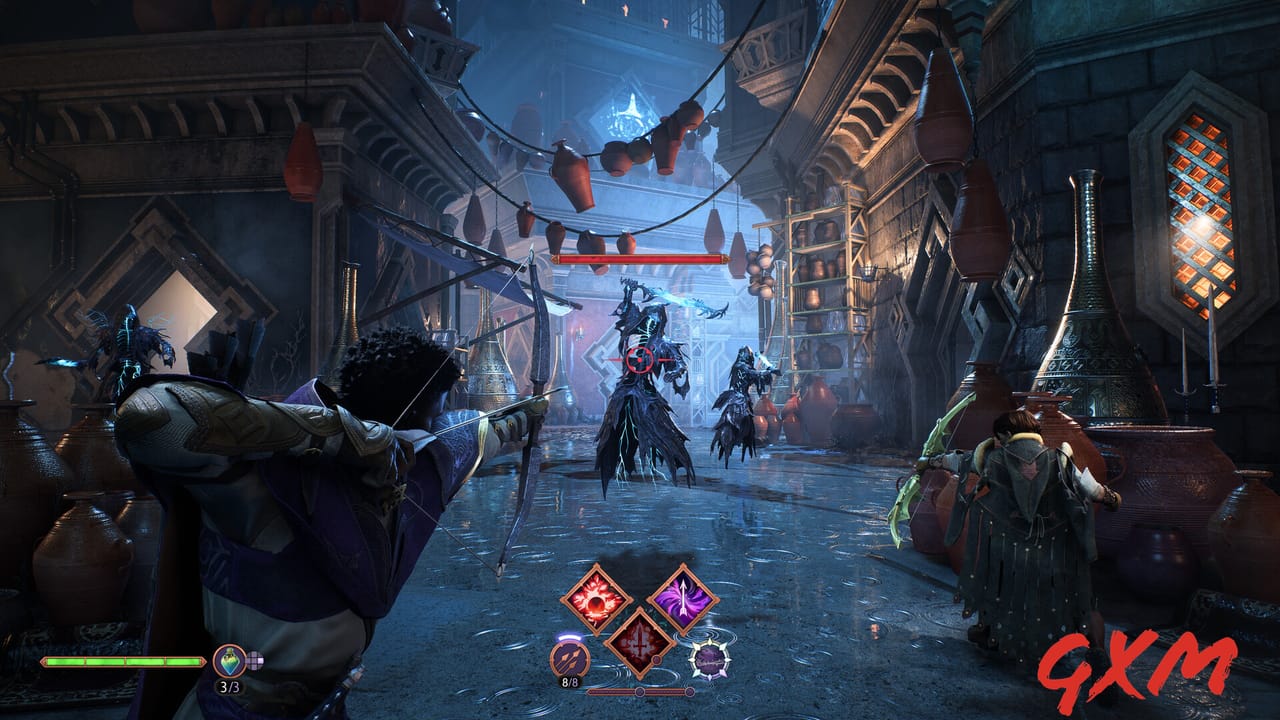Select the grid charm next to the potion
The width and height of the screenshot is (1280, 720).
click(x=253, y=659)
